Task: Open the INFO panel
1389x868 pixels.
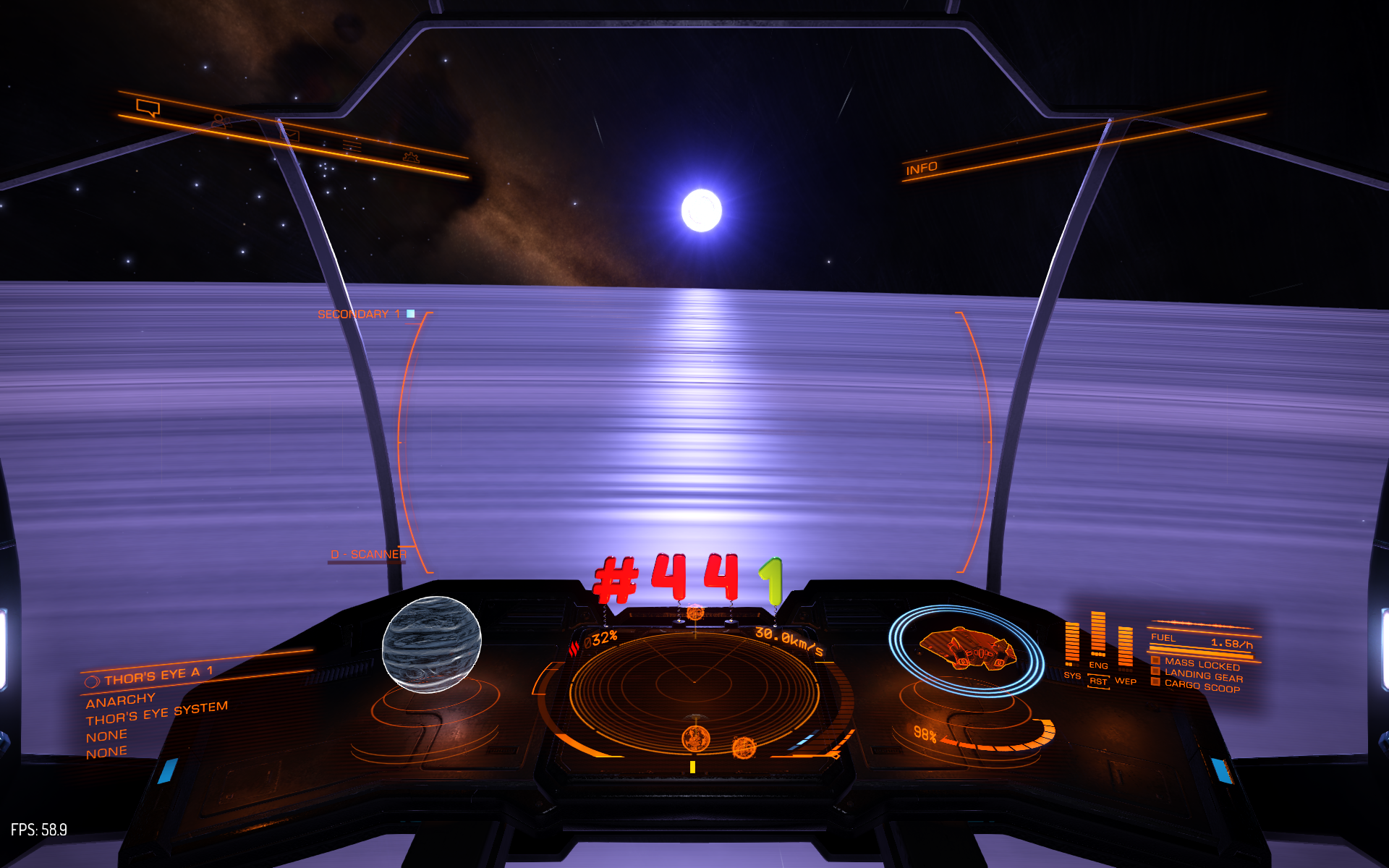Action: click(922, 169)
